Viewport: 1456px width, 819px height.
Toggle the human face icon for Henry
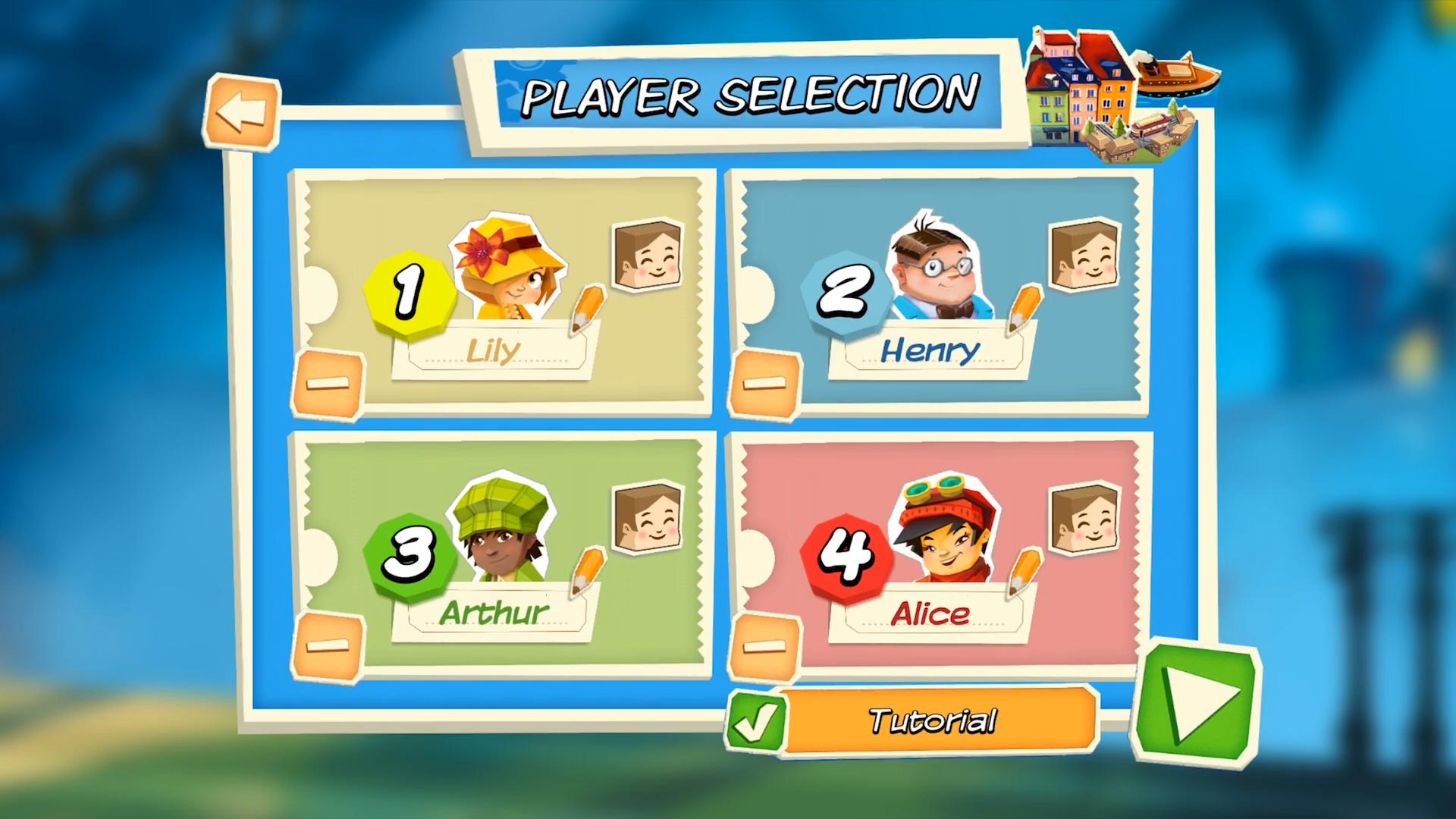tap(1085, 256)
